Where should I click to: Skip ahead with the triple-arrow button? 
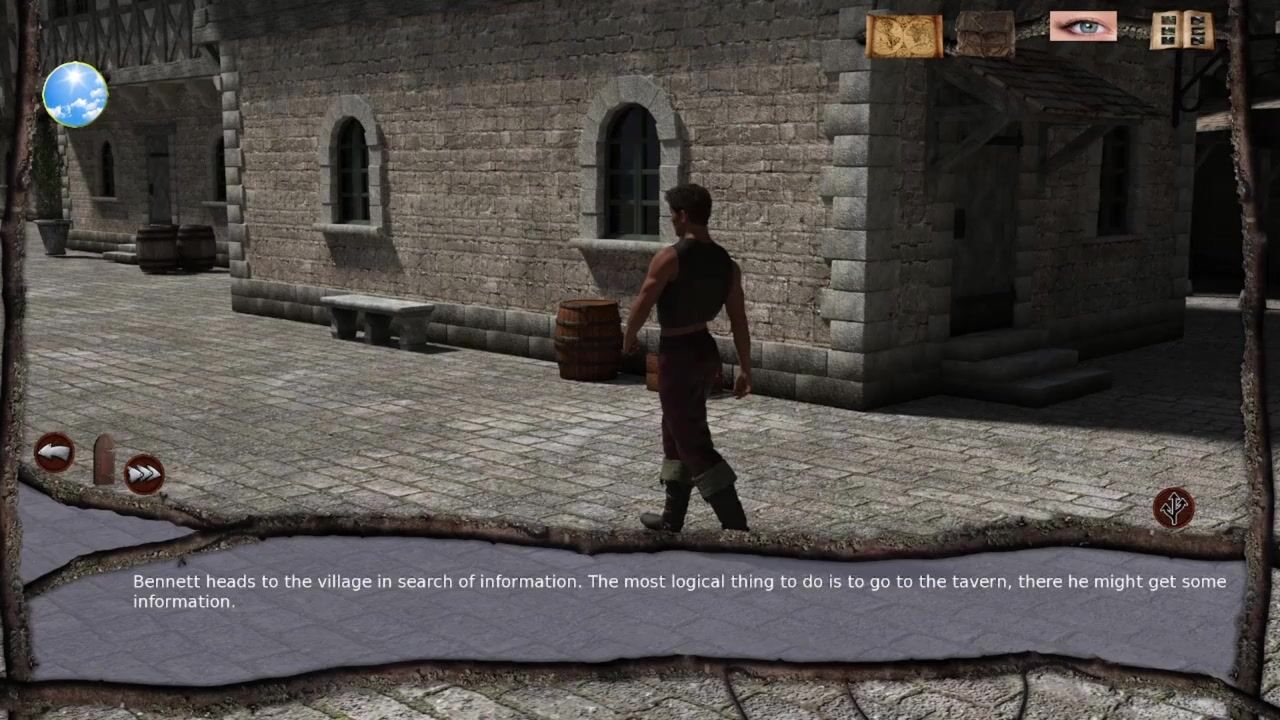pyautogui.click(x=144, y=473)
